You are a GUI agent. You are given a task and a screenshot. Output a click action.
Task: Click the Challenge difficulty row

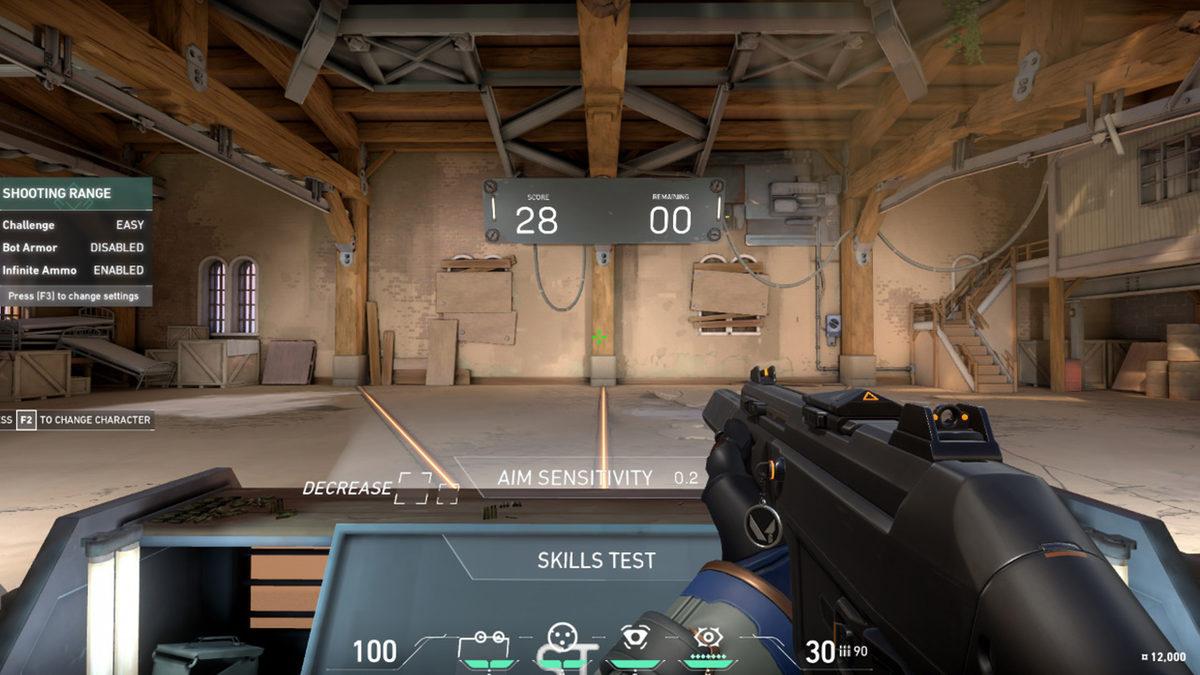click(74, 225)
